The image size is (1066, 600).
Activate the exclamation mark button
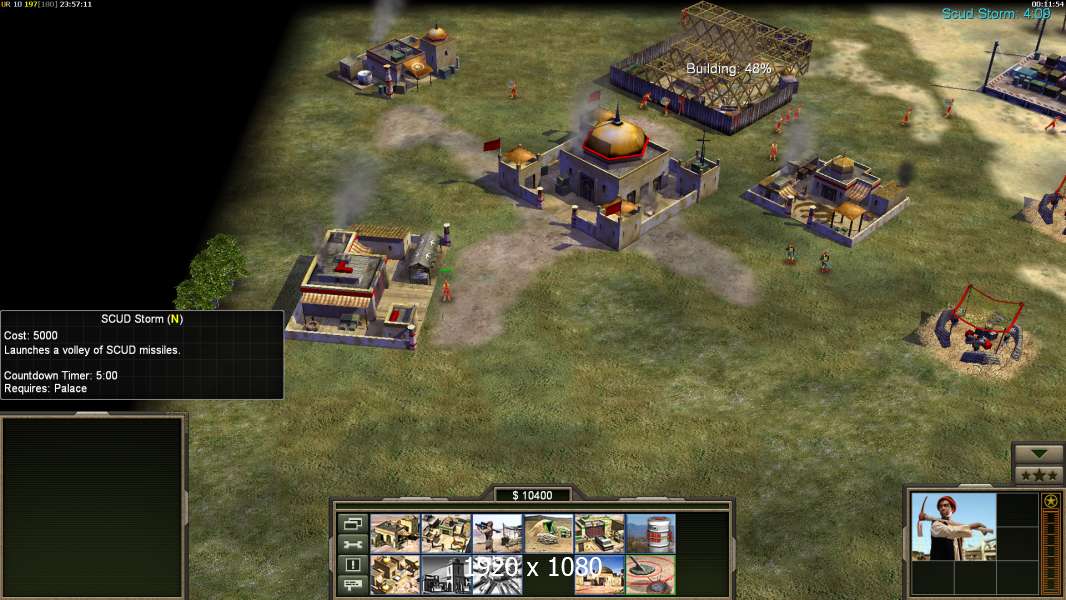click(353, 565)
